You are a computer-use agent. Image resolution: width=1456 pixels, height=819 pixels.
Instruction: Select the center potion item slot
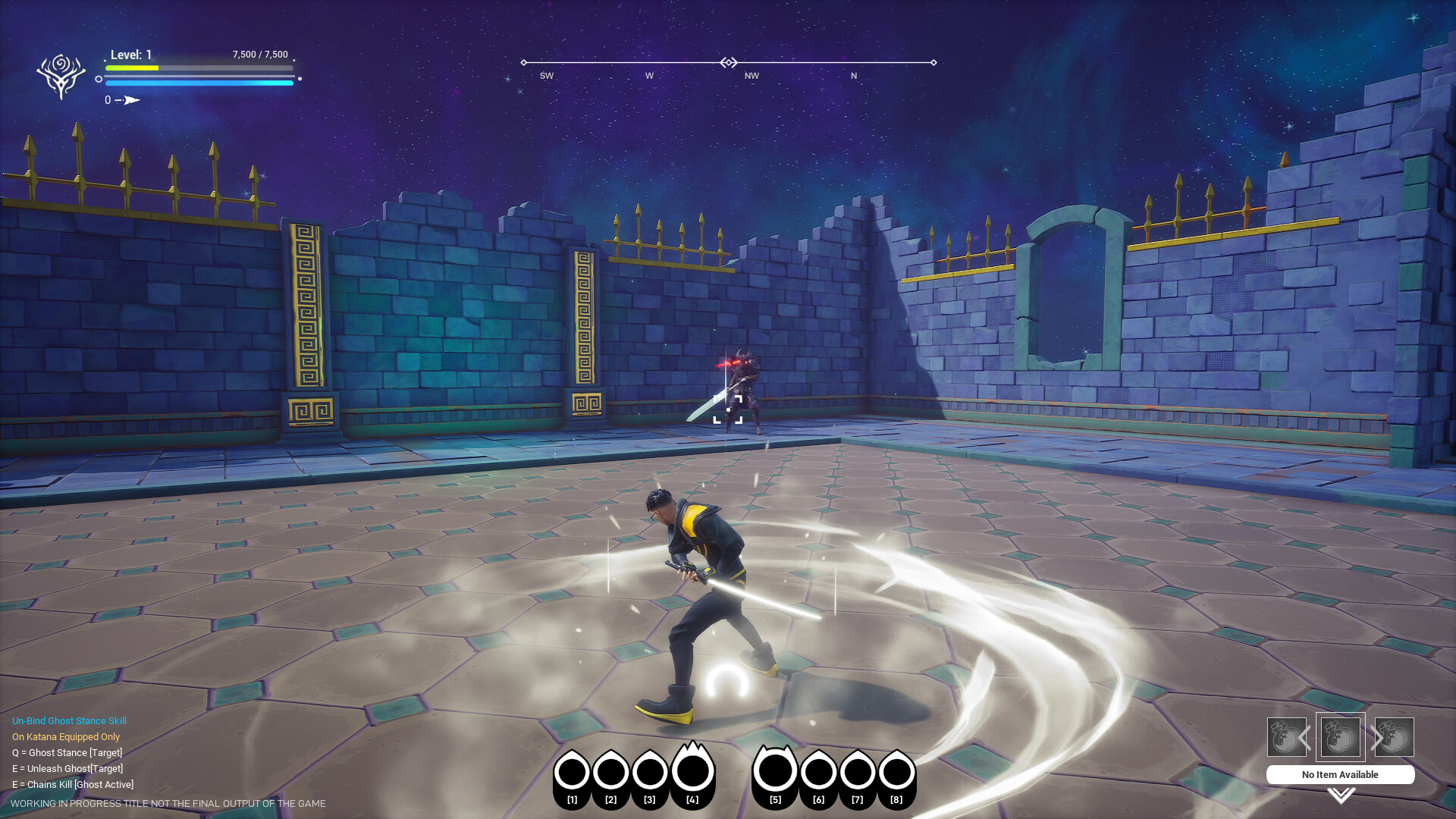(x=1339, y=737)
